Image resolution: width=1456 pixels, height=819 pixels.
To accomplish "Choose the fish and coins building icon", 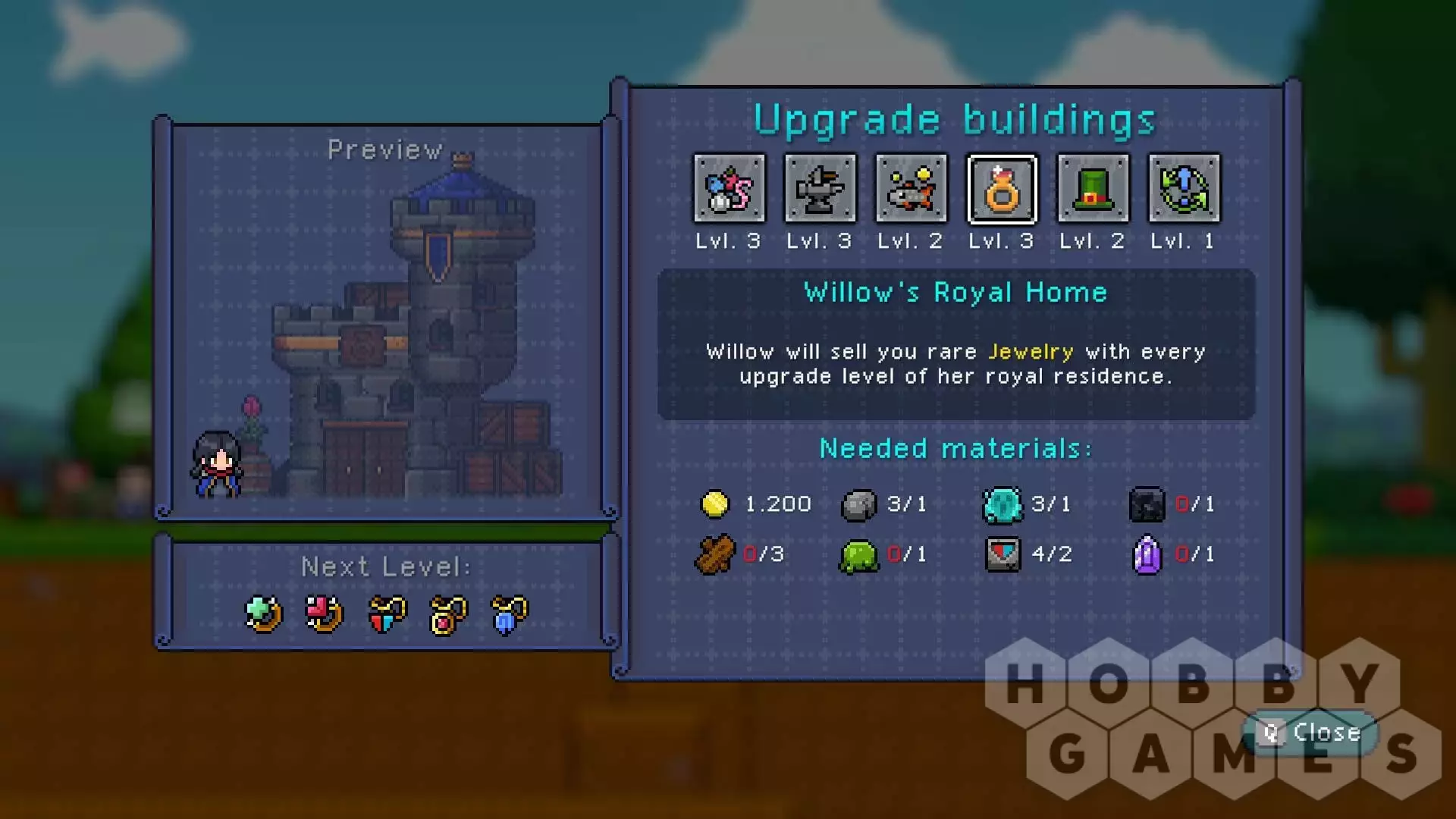I will click(x=911, y=189).
